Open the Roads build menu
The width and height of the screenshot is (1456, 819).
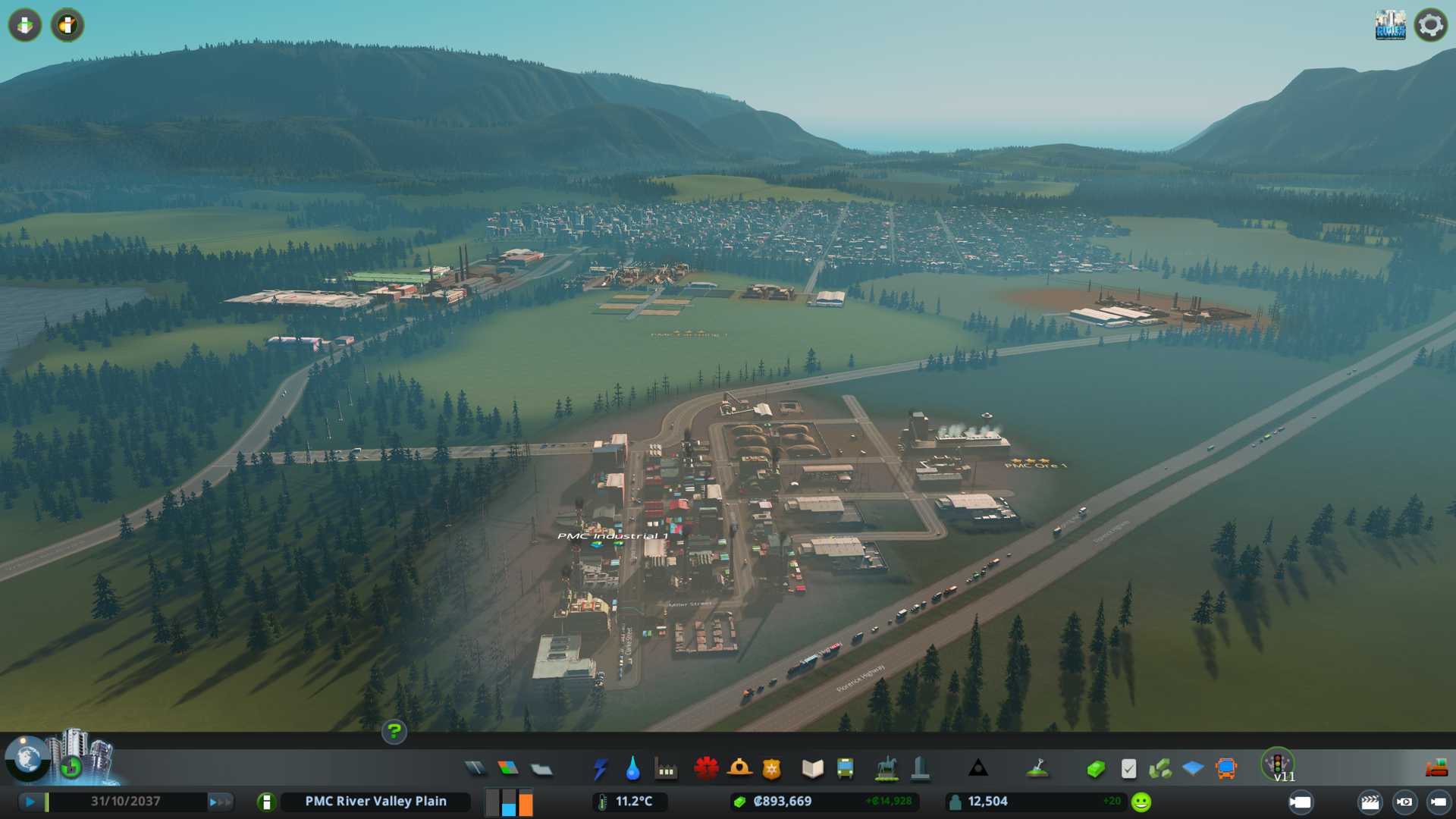pyautogui.click(x=475, y=769)
